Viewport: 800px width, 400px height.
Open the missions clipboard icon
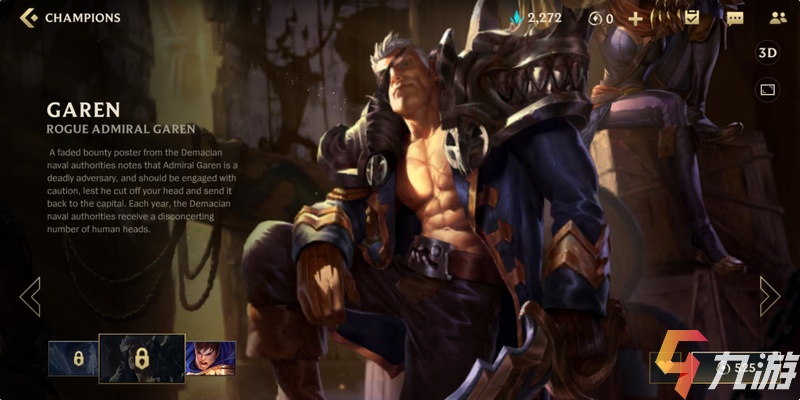point(692,18)
